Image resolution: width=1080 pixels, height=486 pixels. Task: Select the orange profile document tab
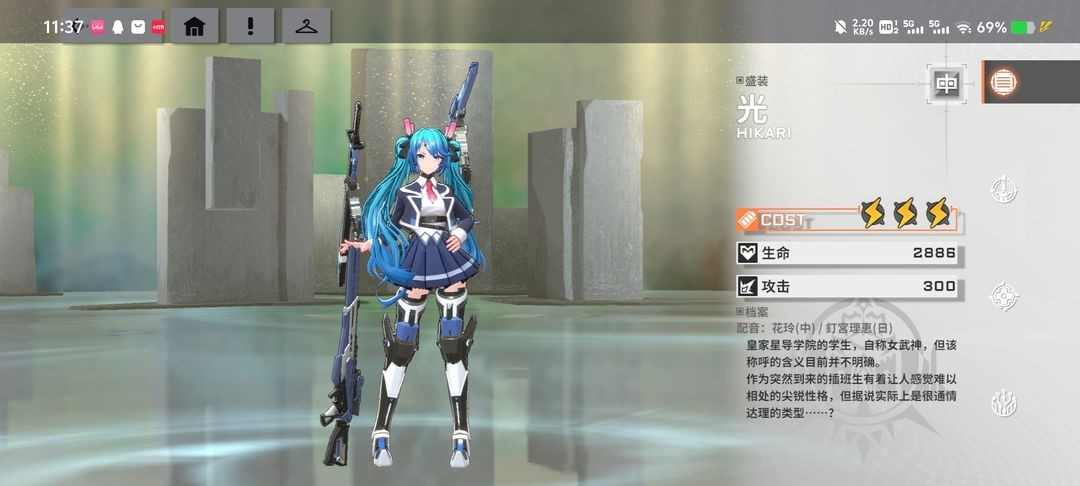1003,83
